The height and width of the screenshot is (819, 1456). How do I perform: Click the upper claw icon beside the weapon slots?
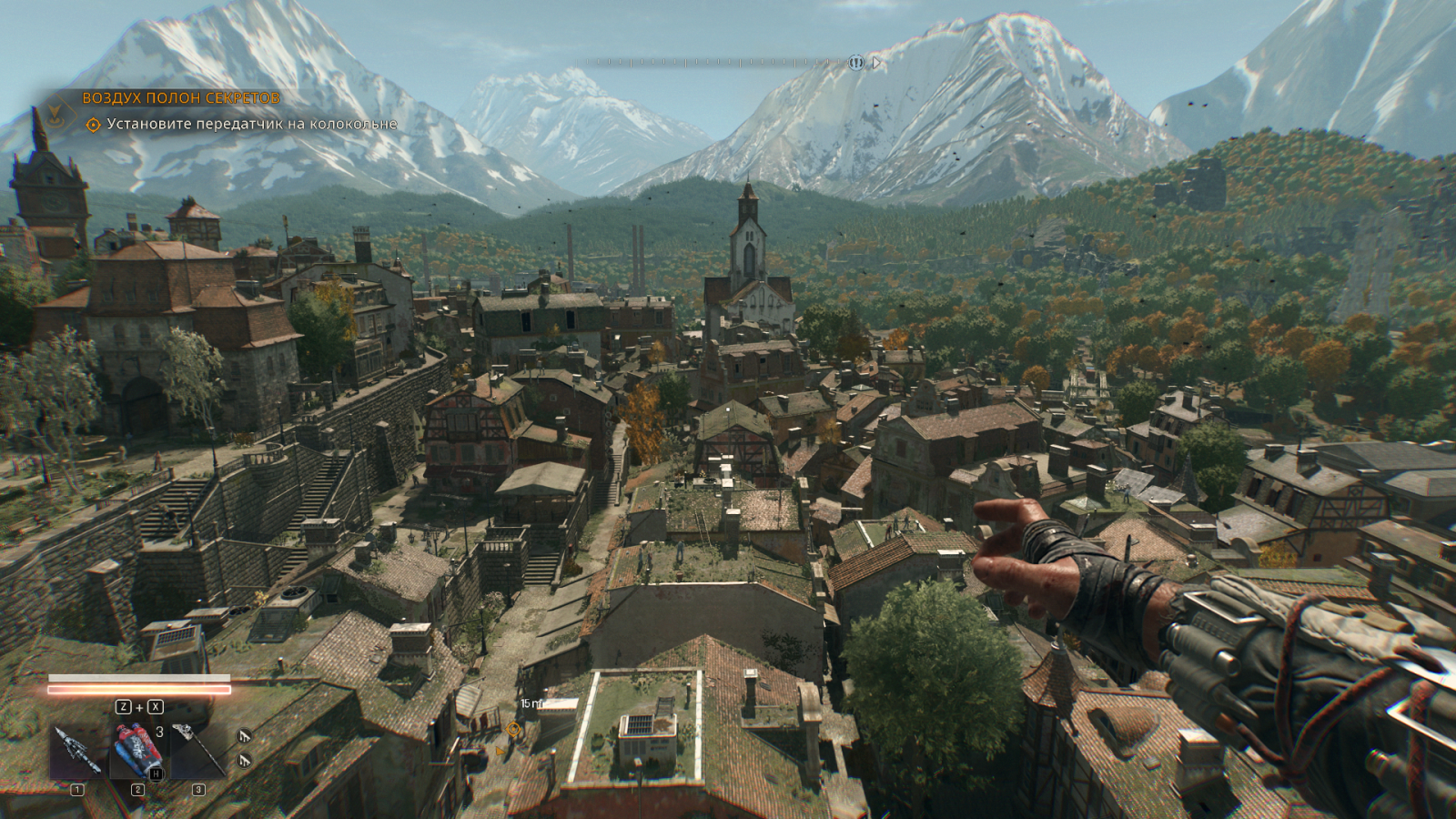click(243, 735)
